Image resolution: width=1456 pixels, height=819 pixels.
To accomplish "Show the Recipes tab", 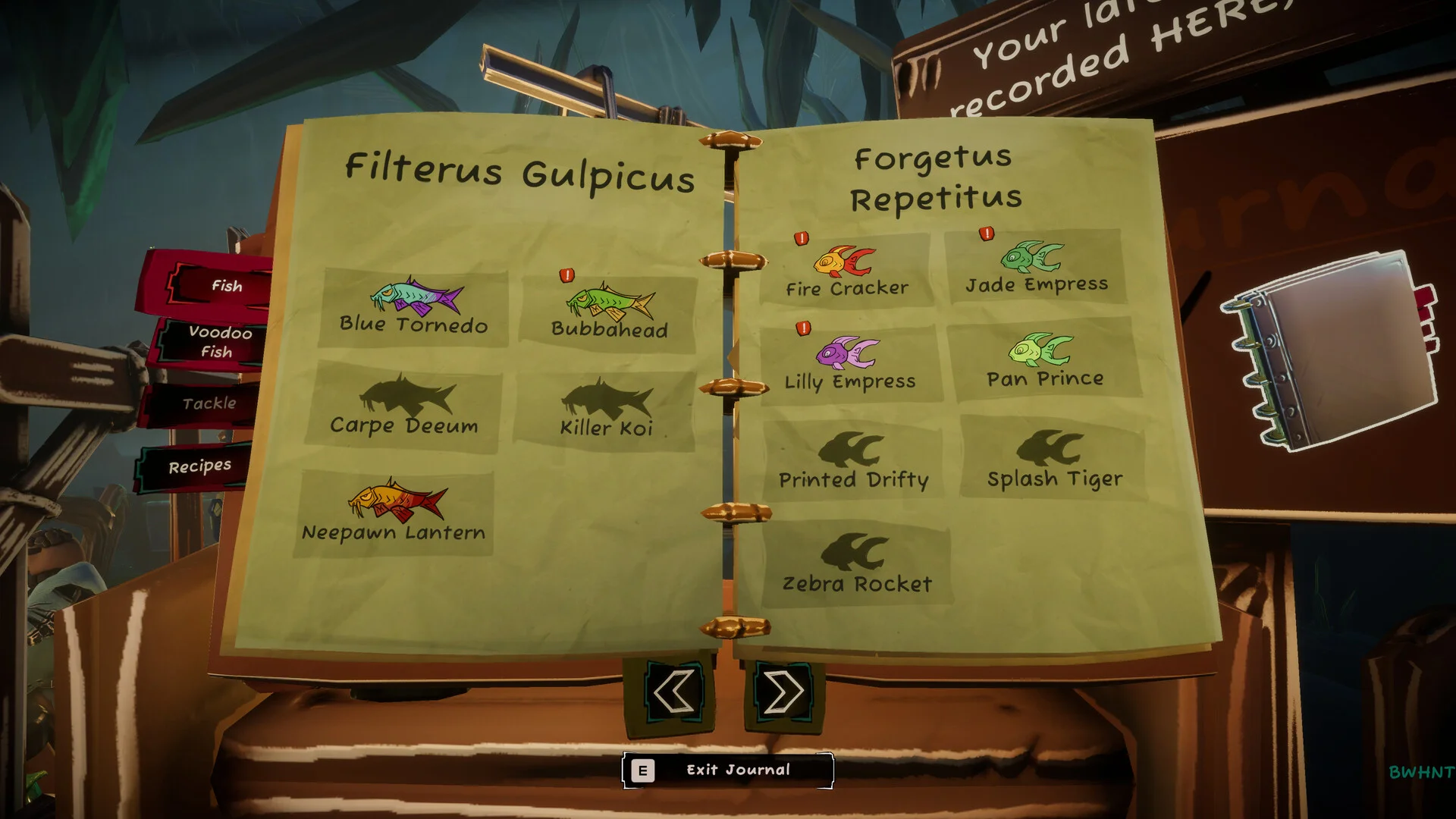I will [199, 466].
